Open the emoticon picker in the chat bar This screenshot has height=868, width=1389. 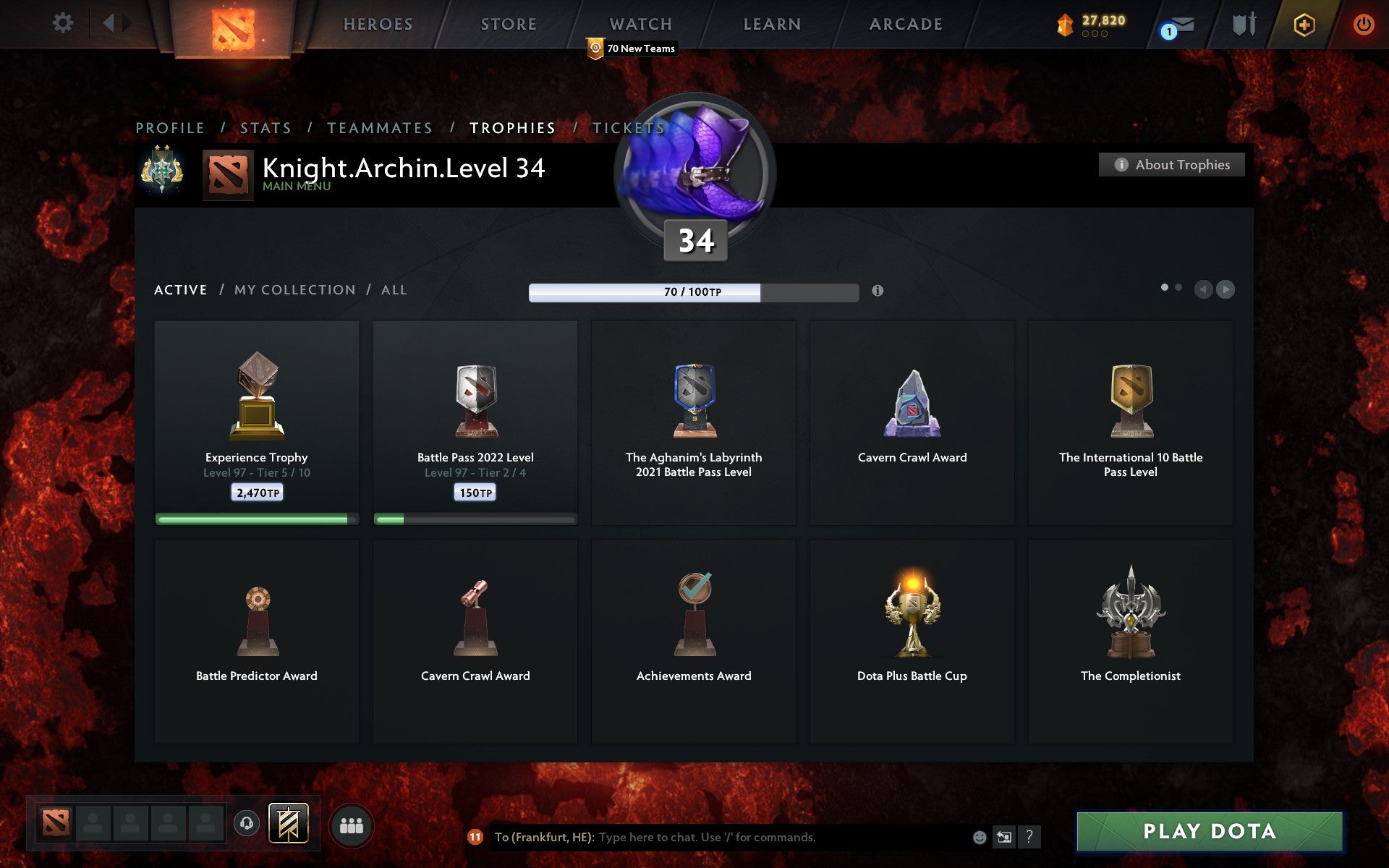coord(980,838)
